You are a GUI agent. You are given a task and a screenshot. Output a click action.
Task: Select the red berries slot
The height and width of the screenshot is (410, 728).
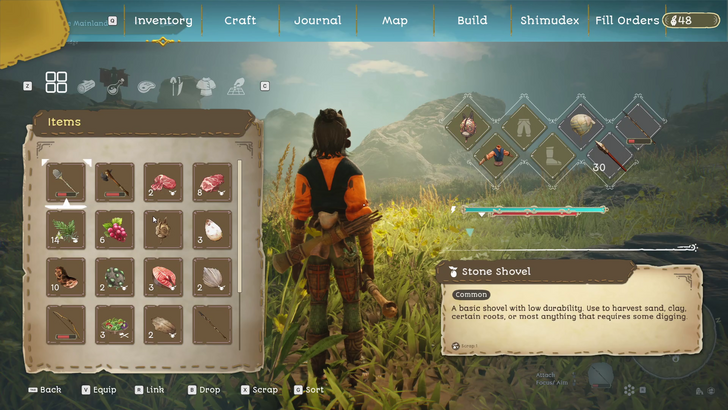pos(114,230)
